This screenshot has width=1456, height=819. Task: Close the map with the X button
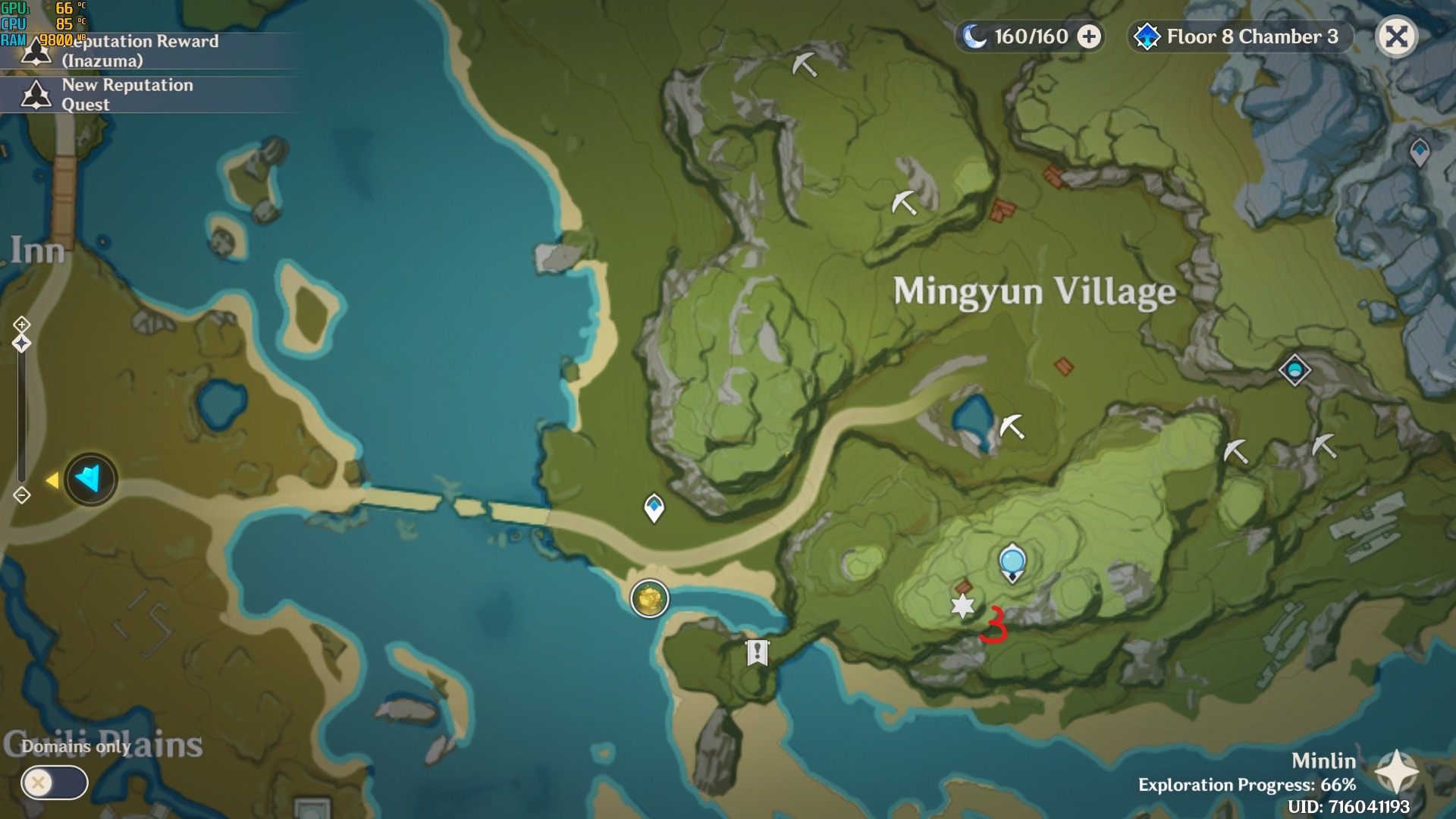click(x=1396, y=36)
